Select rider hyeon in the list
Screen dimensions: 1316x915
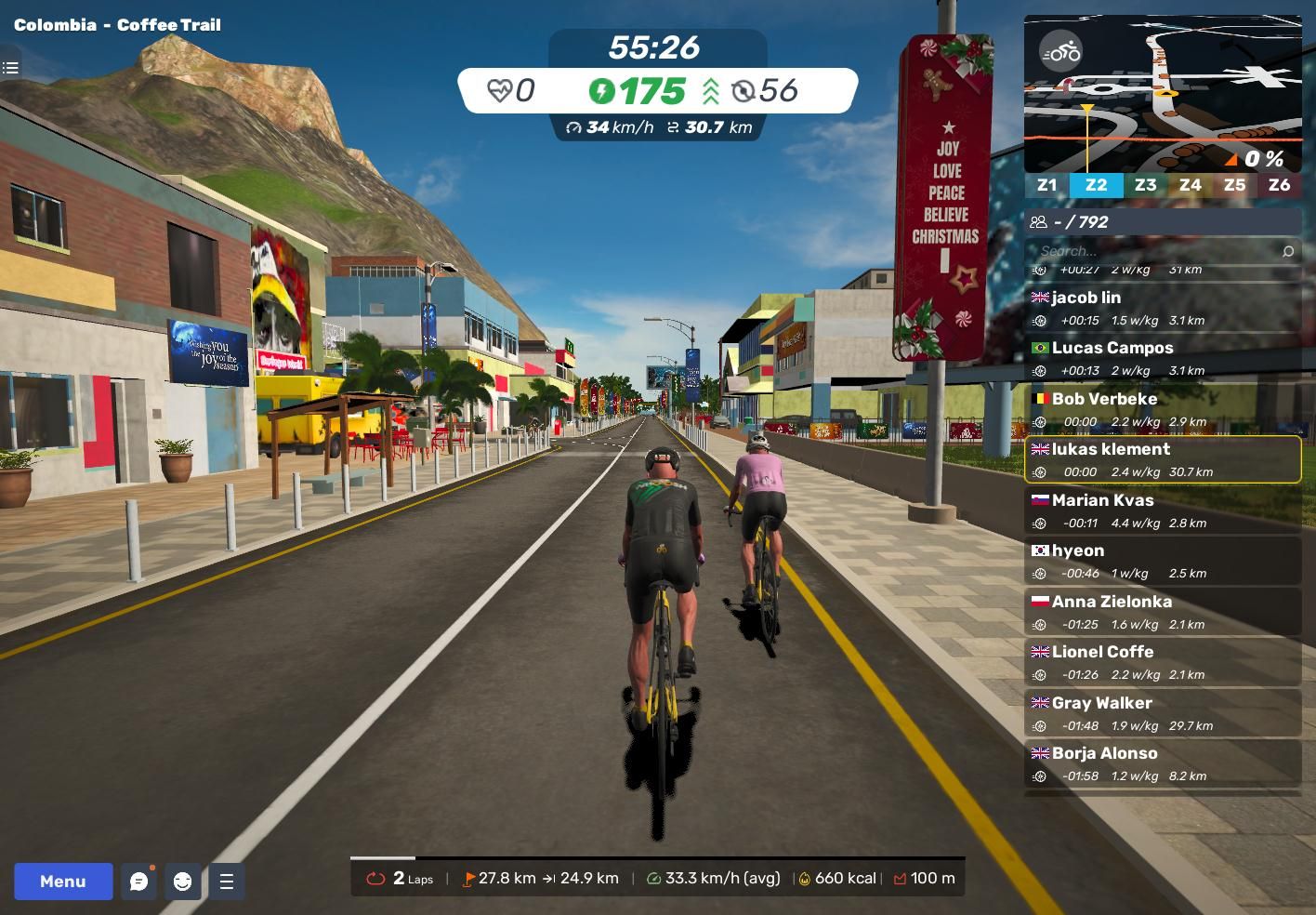click(1163, 561)
